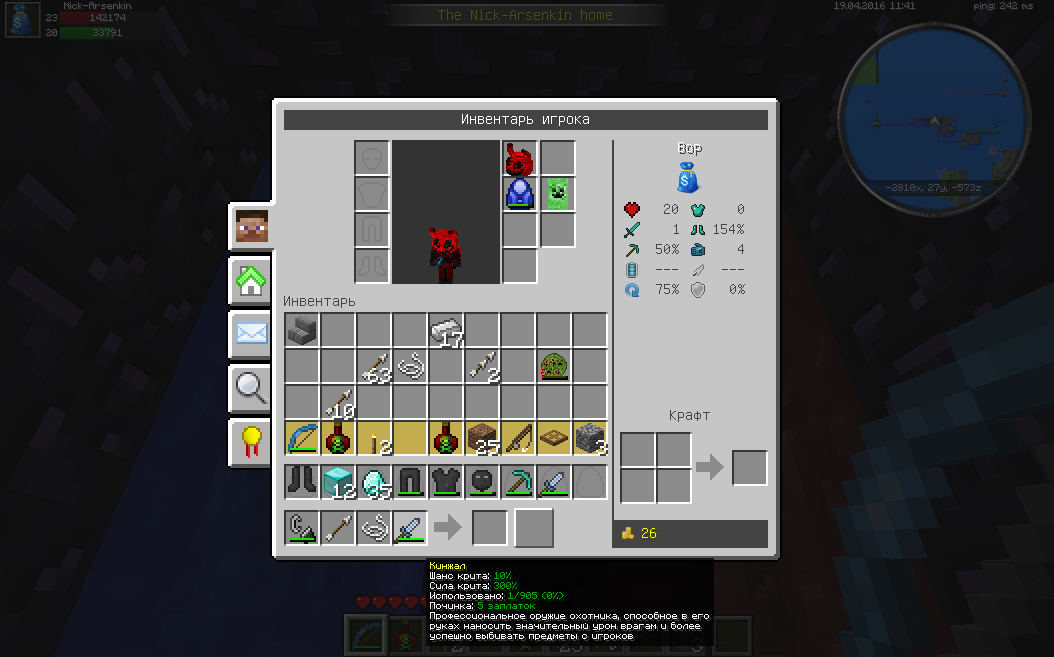
Task: Select the magnifying glass search tab
Action: [252, 387]
